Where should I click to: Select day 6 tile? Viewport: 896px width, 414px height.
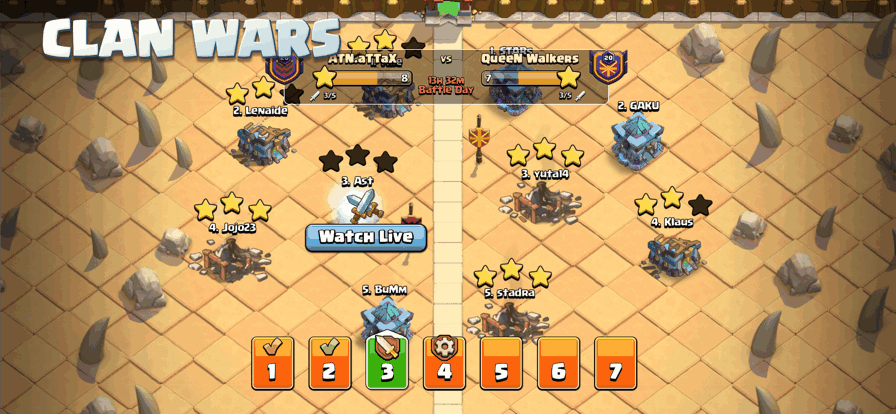coord(558,364)
